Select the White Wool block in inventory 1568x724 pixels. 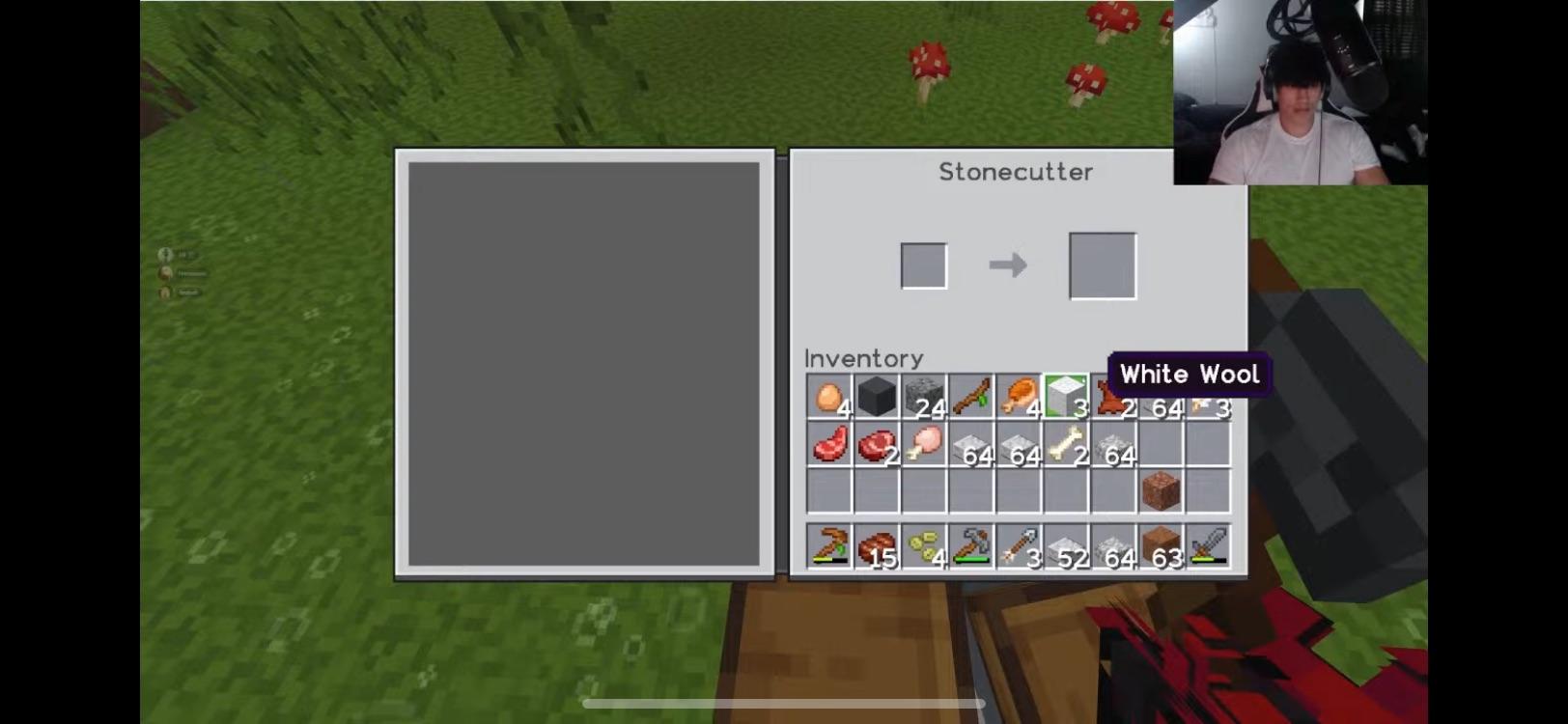coord(1064,396)
